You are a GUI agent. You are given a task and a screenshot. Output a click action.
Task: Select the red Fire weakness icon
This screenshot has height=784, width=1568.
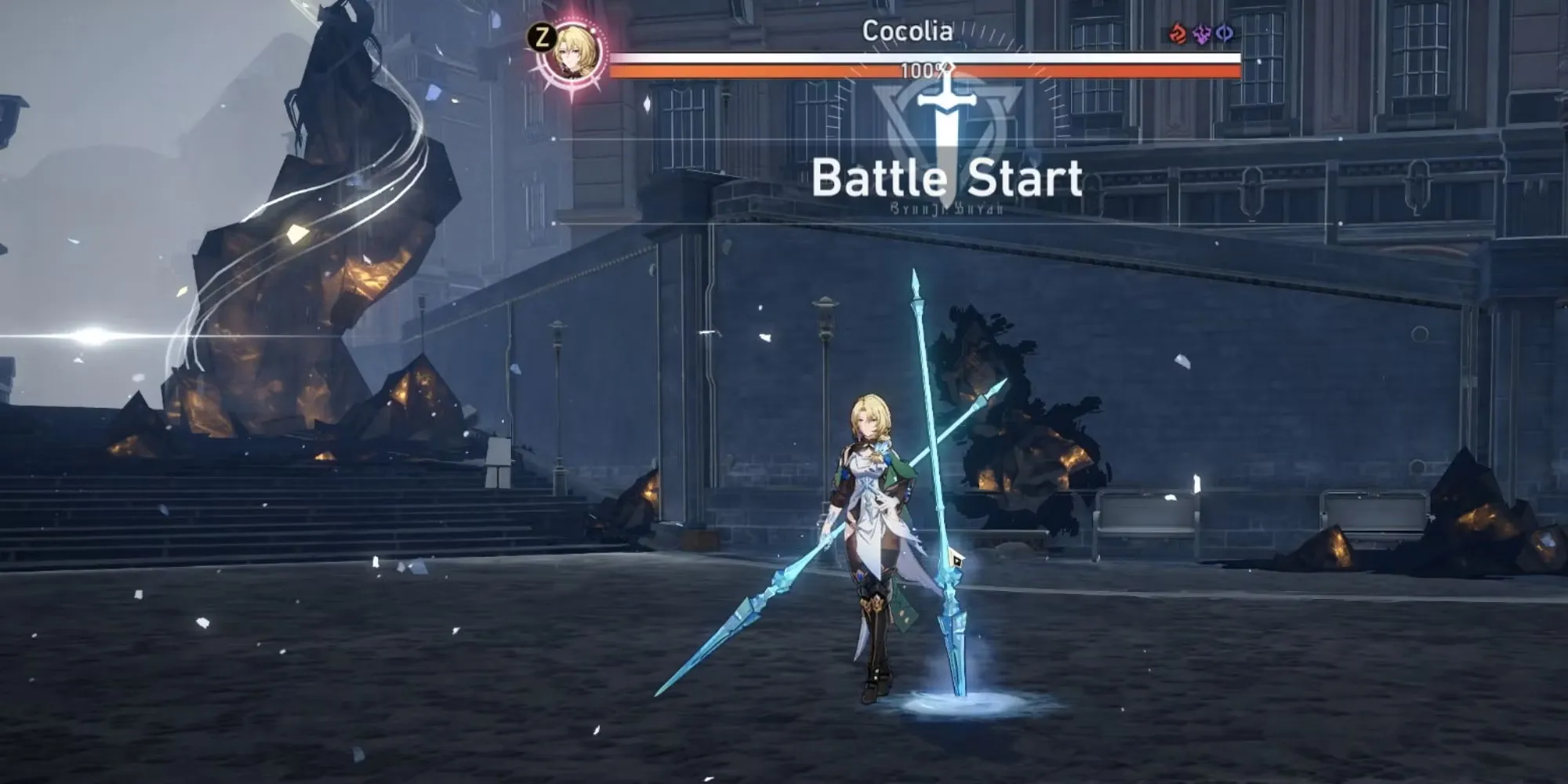click(x=1178, y=34)
